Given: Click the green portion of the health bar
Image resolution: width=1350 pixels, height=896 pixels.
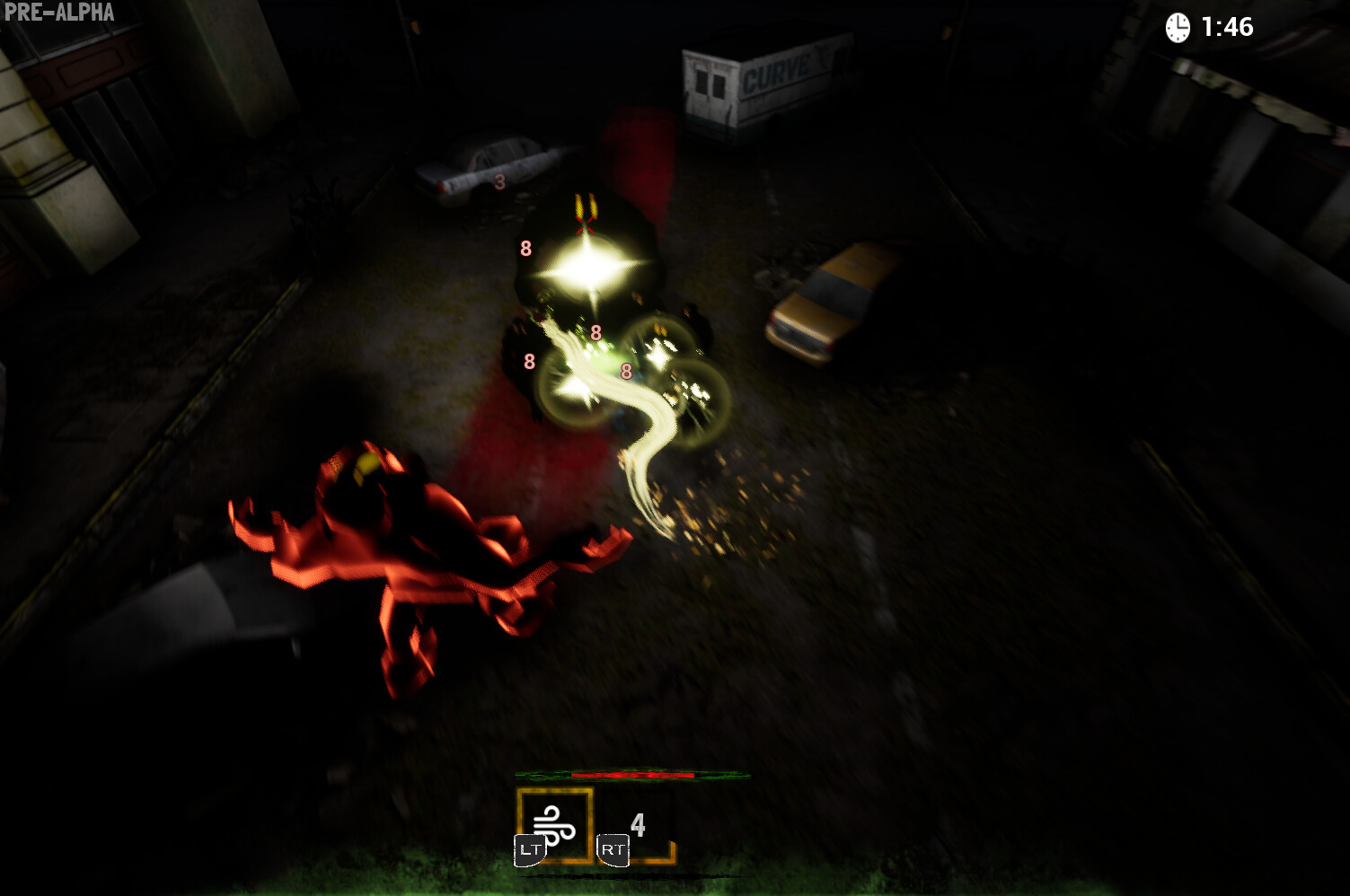Looking at the screenshot, I should tap(539, 774).
